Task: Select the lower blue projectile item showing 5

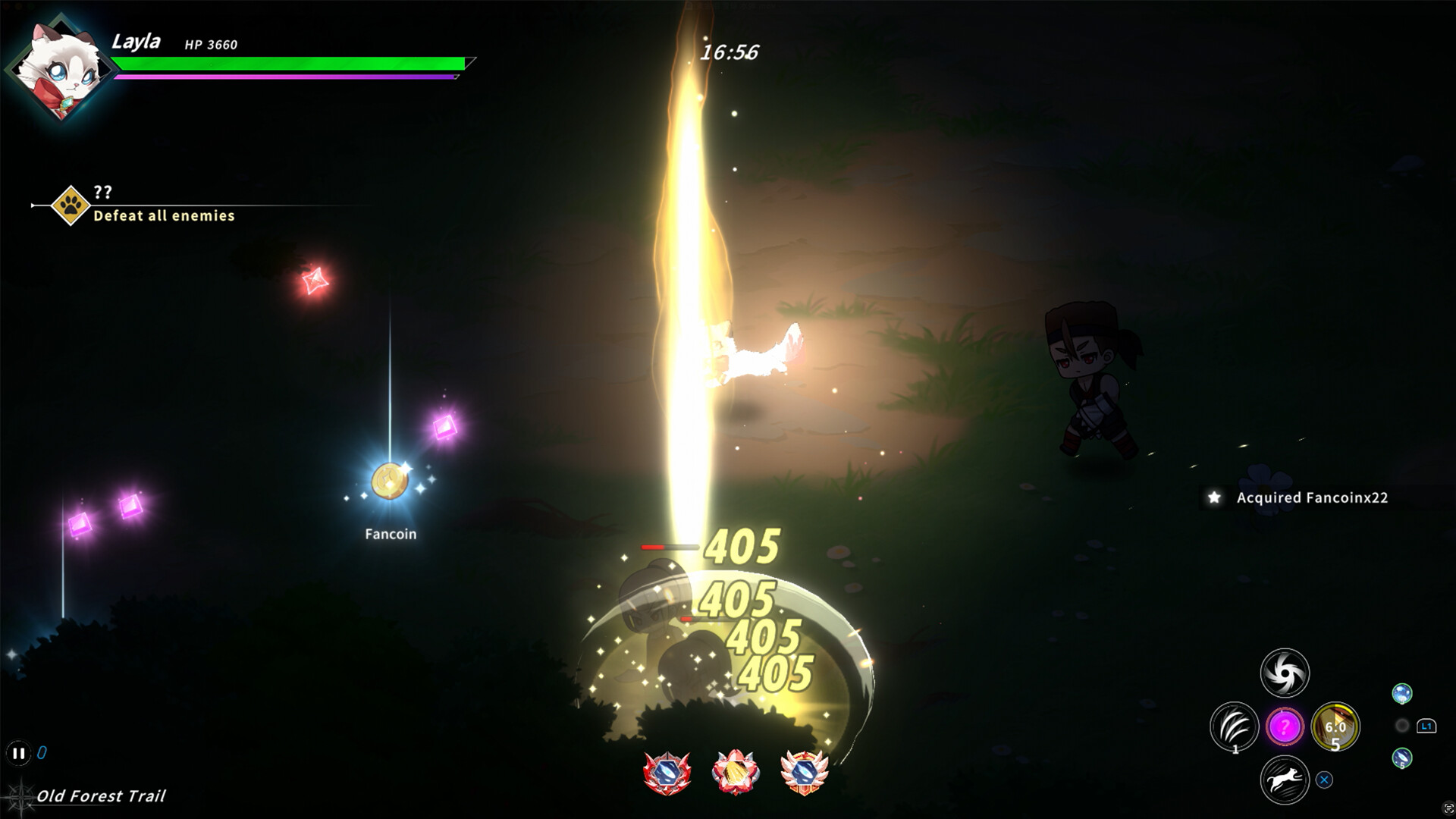Action: pos(1401,758)
